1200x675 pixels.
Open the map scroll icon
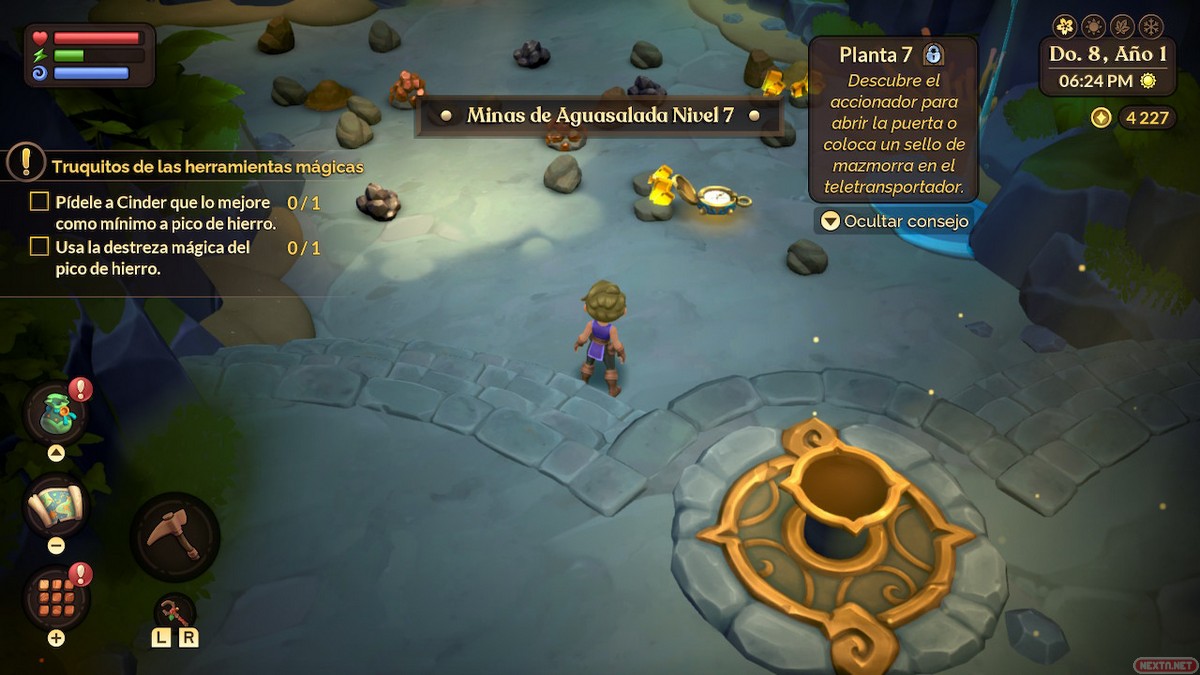click(x=56, y=506)
